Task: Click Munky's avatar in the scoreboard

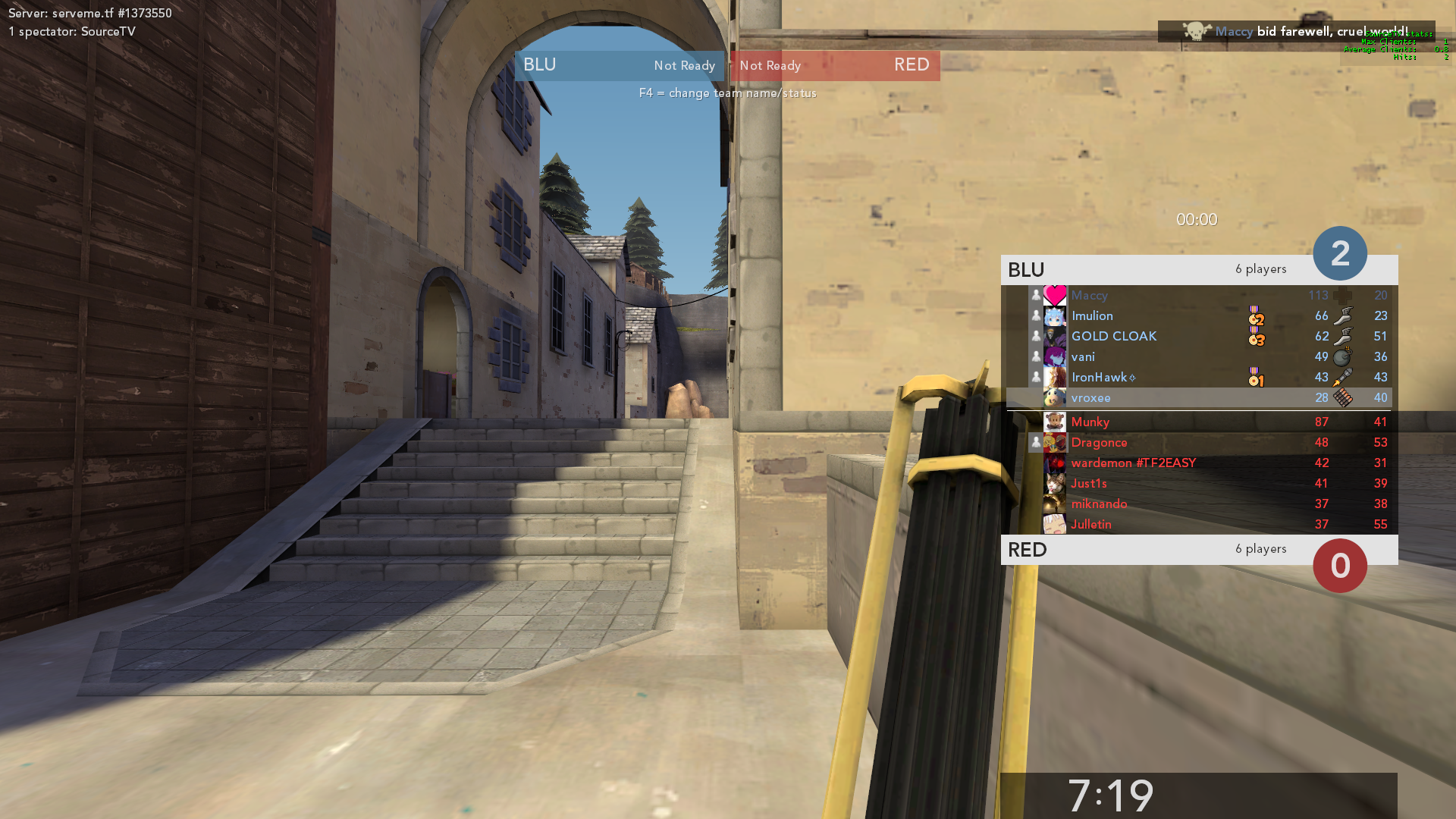Action: [1055, 422]
